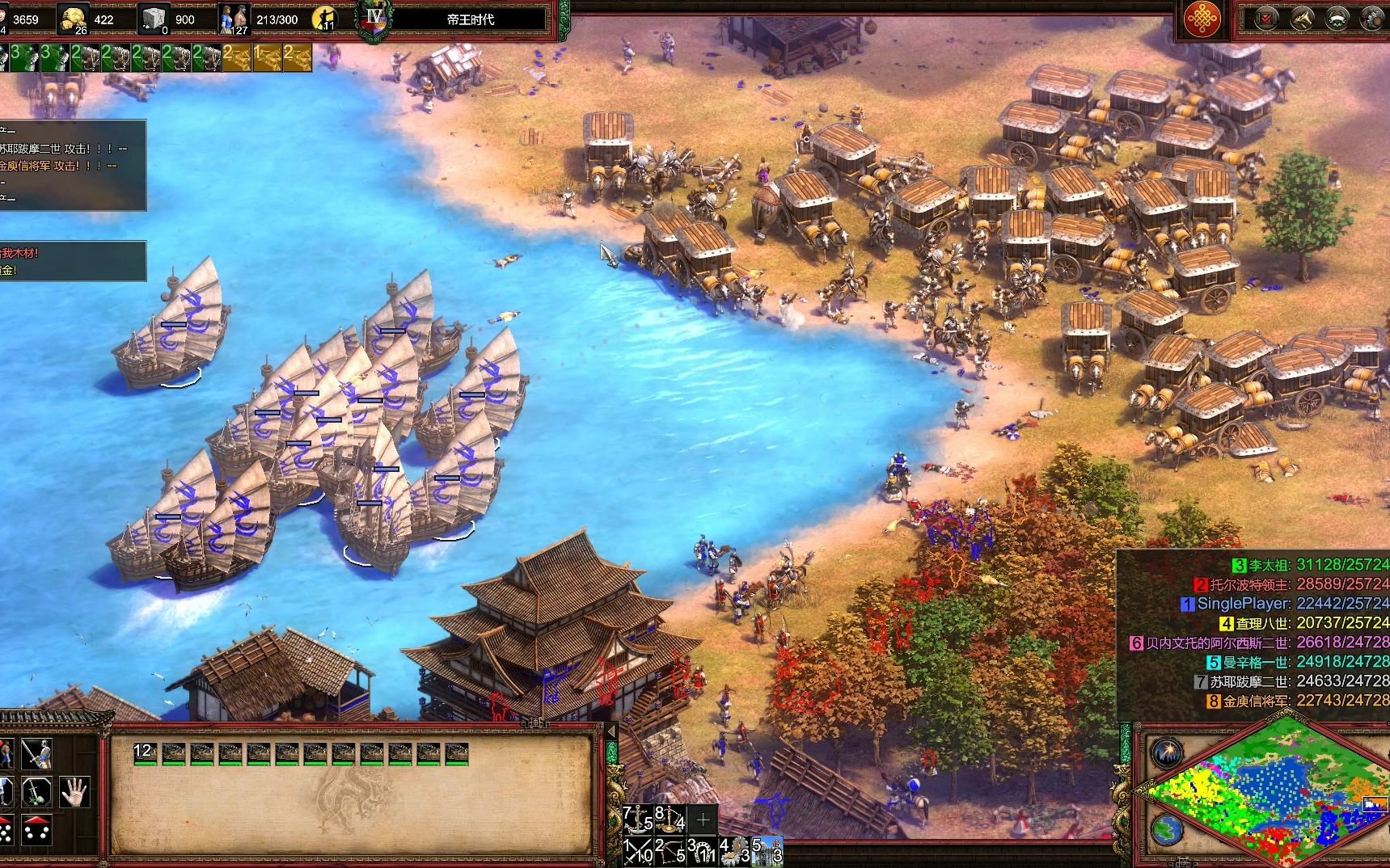Image resolution: width=1390 pixels, height=868 pixels.
Task: Choose the sword-in-ground stance command
Action: pyautogui.click(x=36, y=791)
